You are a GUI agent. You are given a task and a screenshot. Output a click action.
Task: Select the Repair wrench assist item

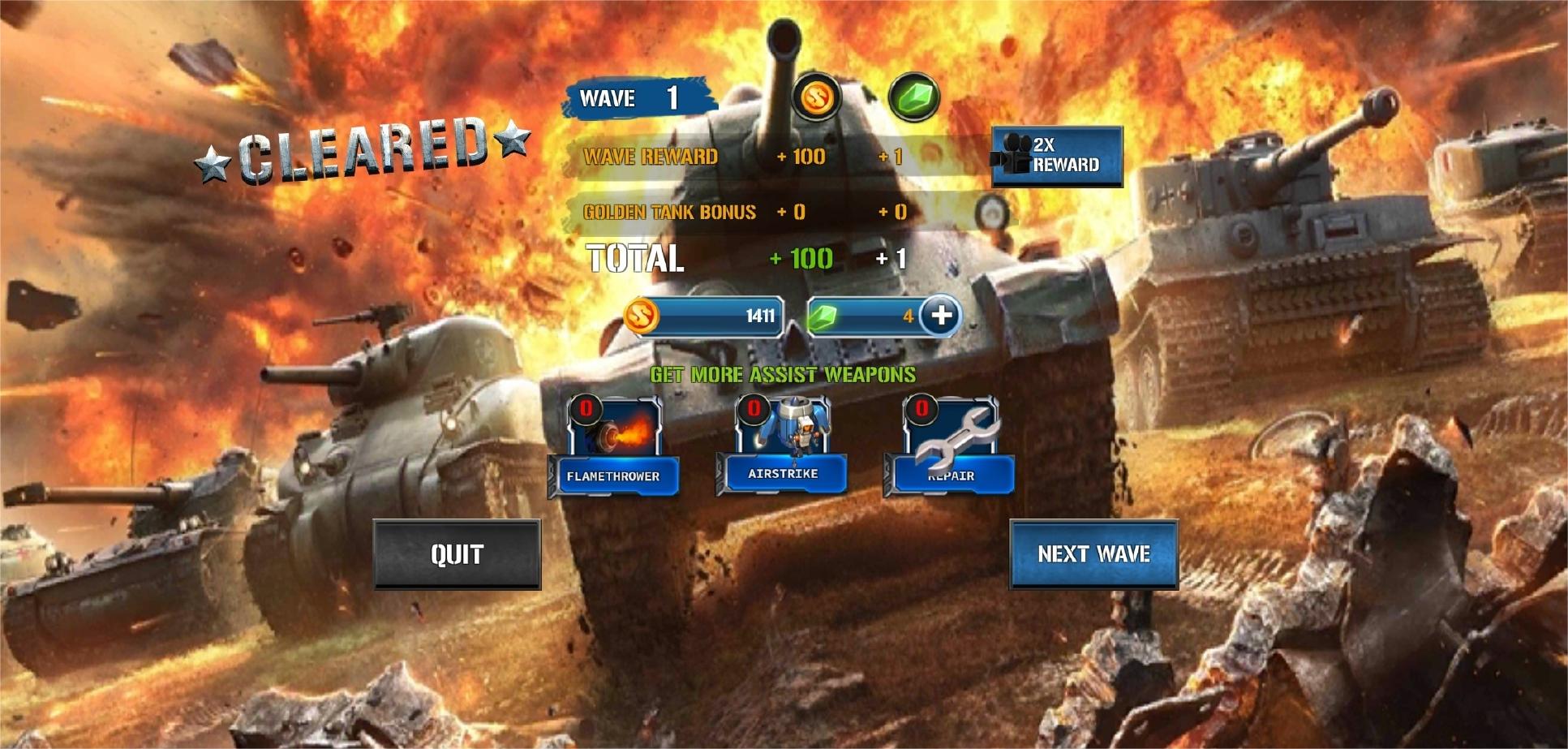[950, 447]
